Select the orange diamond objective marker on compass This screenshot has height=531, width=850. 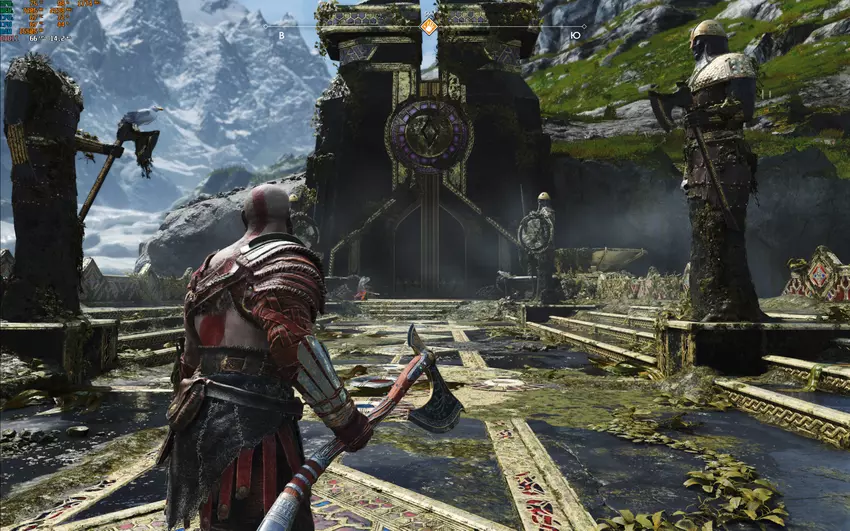(x=428, y=26)
